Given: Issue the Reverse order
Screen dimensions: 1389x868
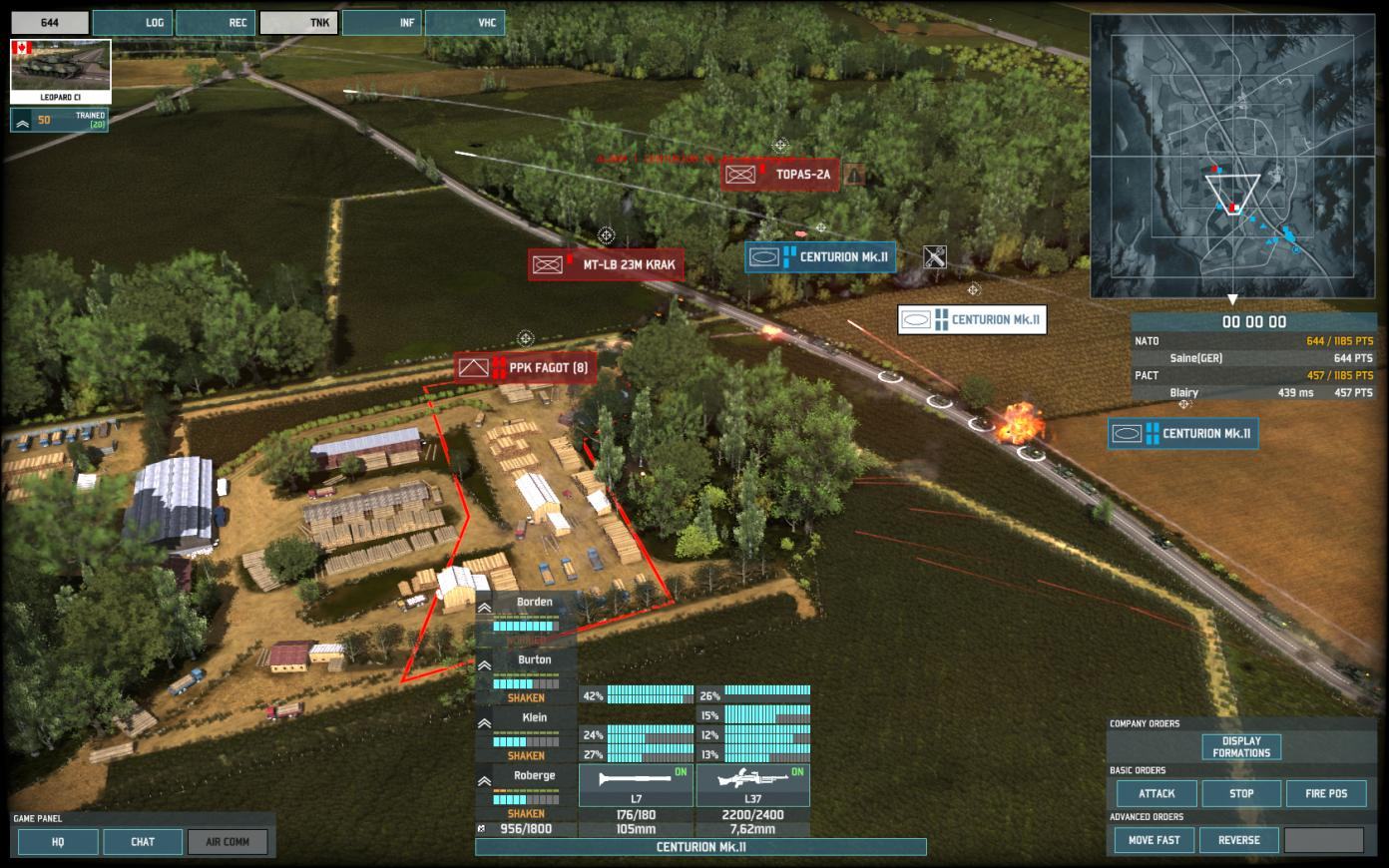Looking at the screenshot, I should (x=1238, y=840).
